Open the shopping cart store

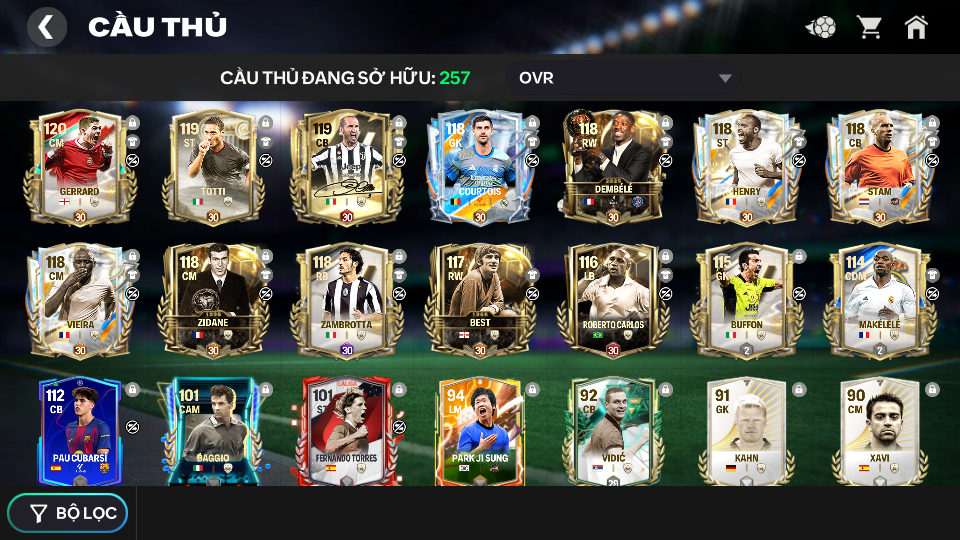[869, 27]
